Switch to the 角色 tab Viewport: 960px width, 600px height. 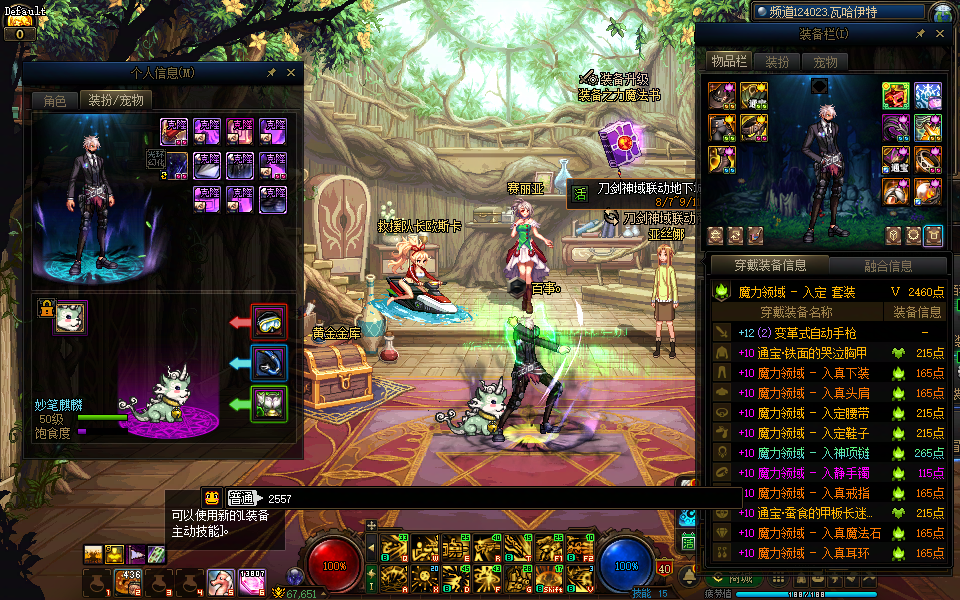coord(54,100)
